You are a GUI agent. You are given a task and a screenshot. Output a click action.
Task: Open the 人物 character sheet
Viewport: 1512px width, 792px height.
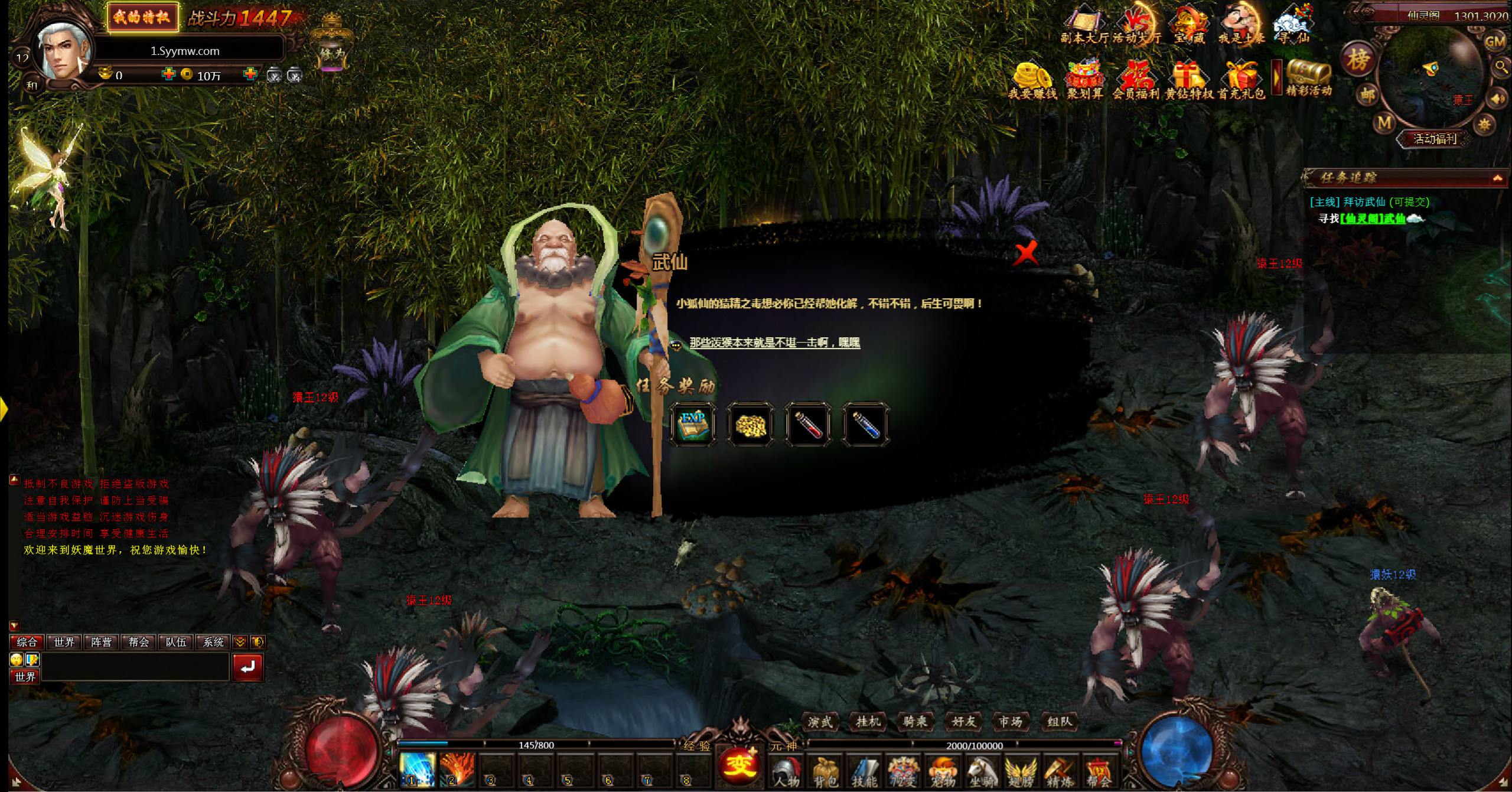786,772
